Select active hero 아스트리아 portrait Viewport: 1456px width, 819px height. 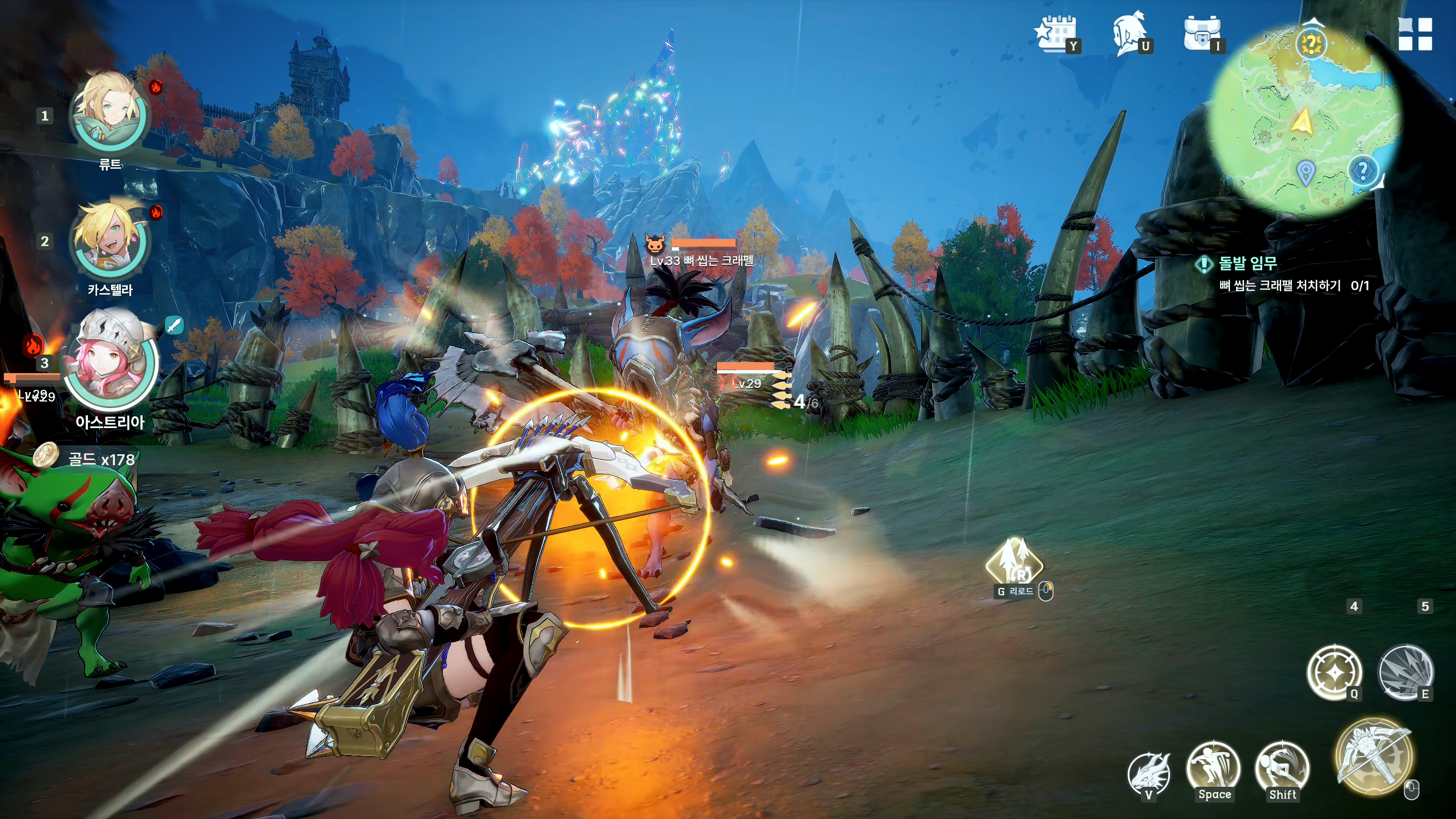[111, 362]
